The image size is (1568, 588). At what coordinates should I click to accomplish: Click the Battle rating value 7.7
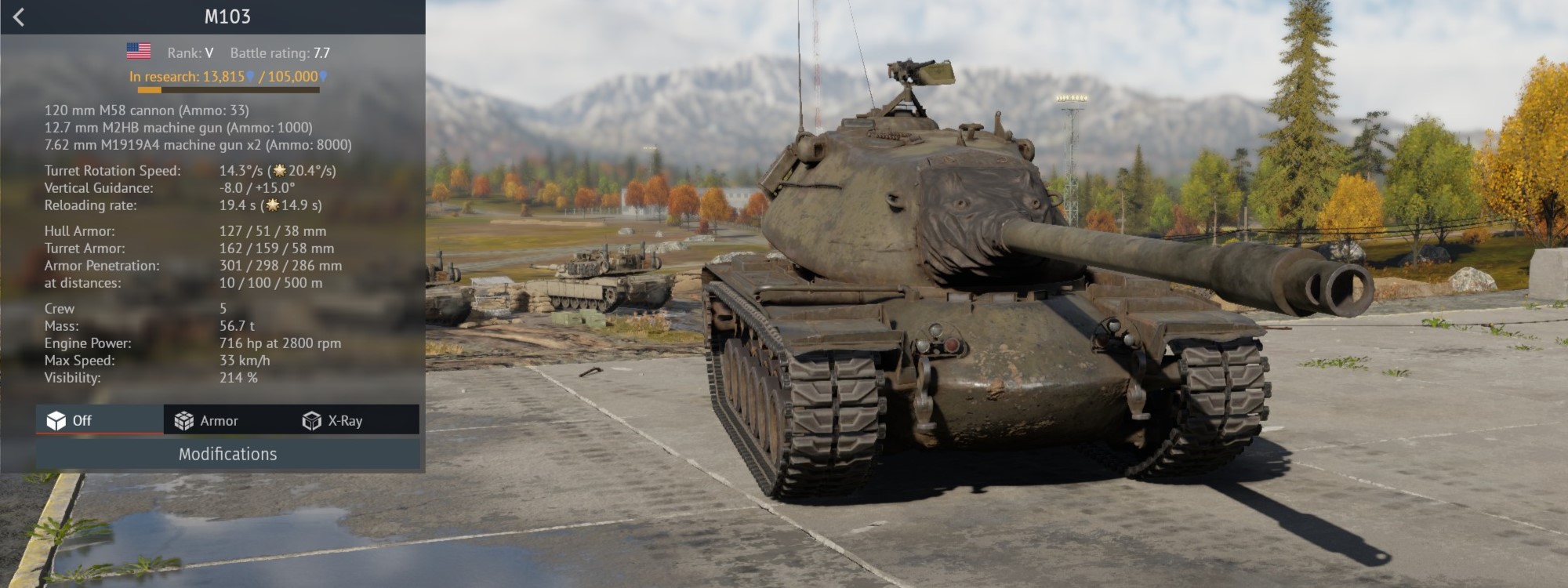[x=321, y=54]
